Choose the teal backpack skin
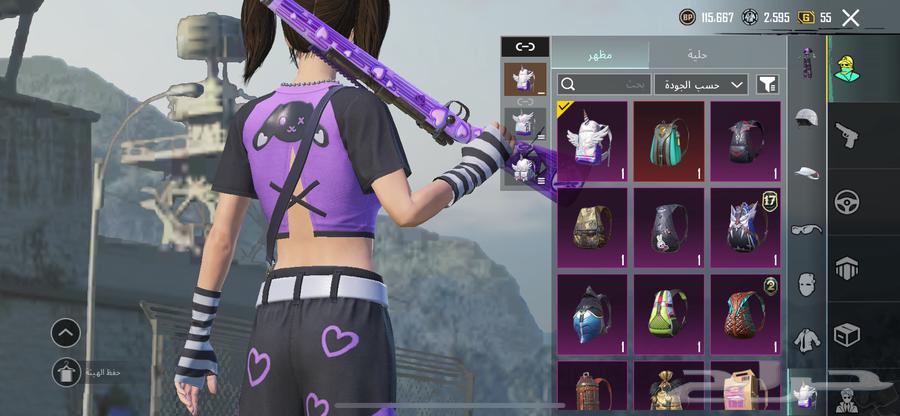Viewport: 900px width, 416px height. tap(668, 141)
